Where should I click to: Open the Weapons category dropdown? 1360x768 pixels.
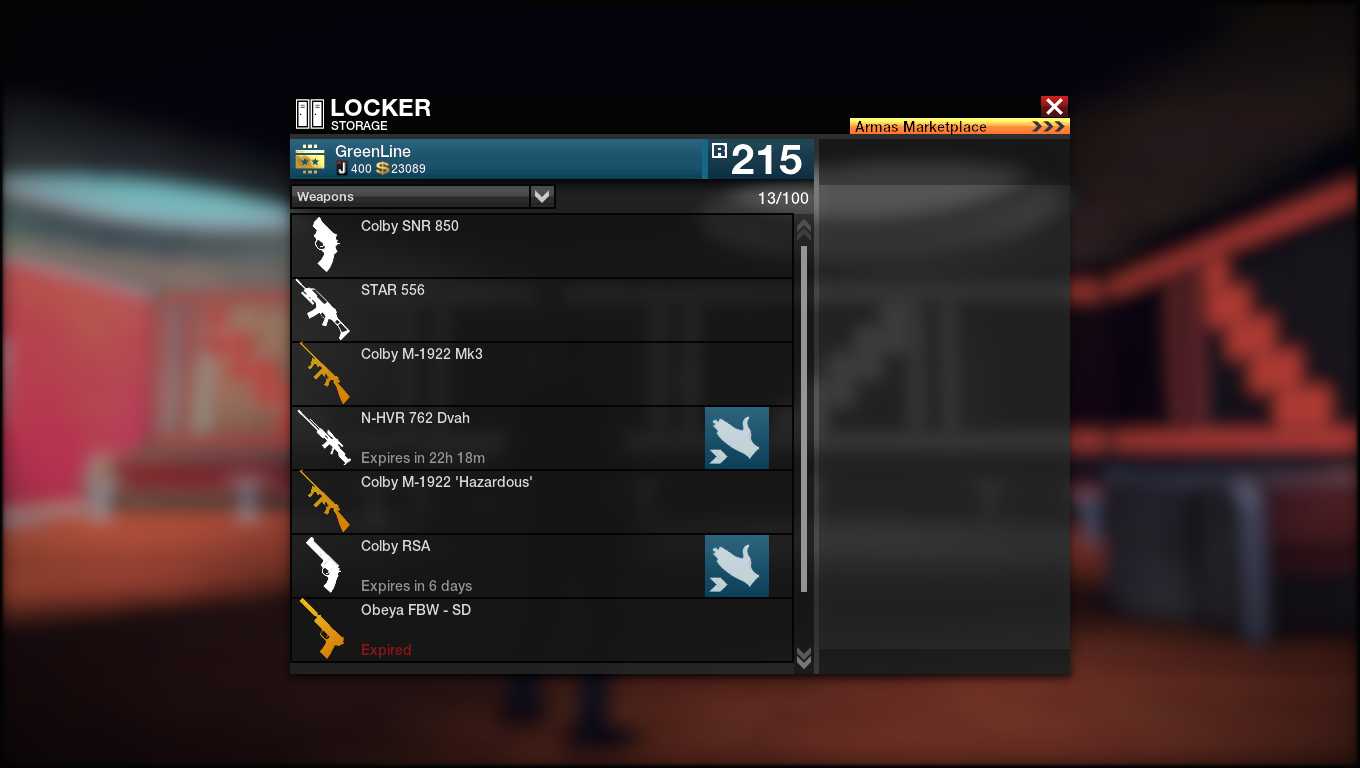542,197
